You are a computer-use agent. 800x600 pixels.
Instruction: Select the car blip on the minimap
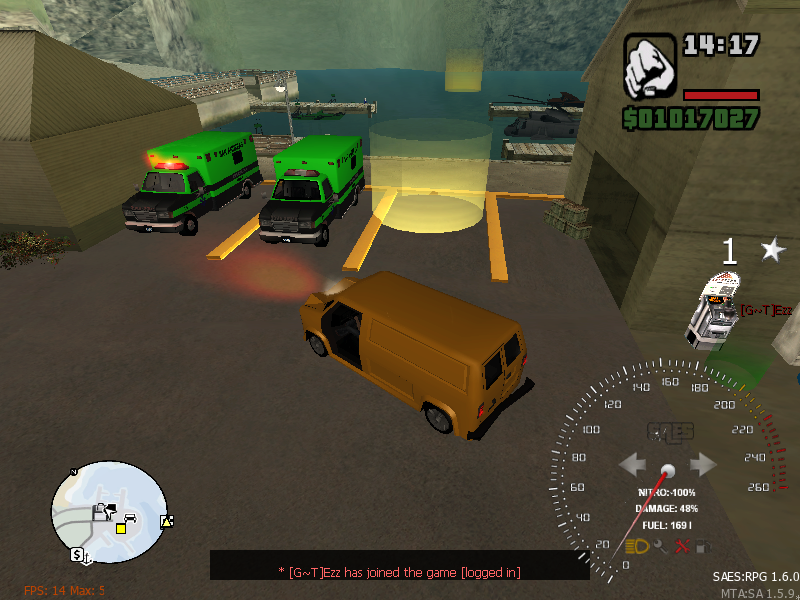[130, 517]
